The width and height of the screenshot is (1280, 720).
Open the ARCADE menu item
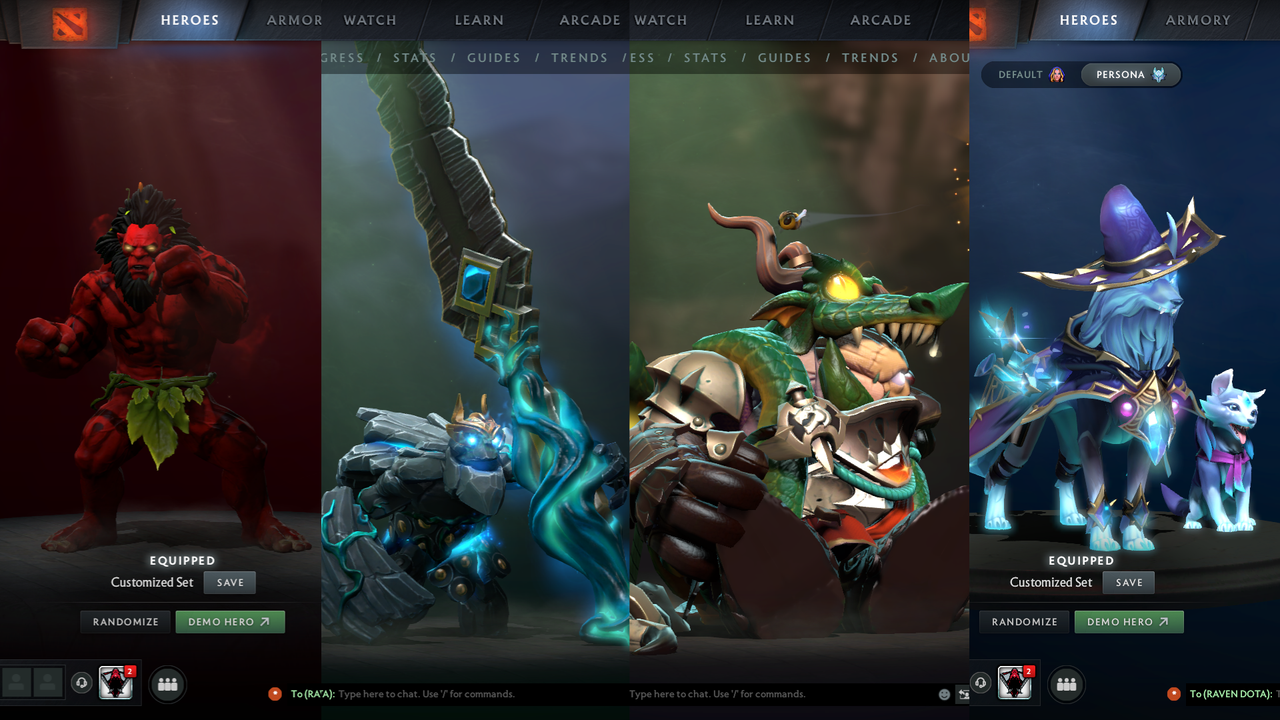590,20
